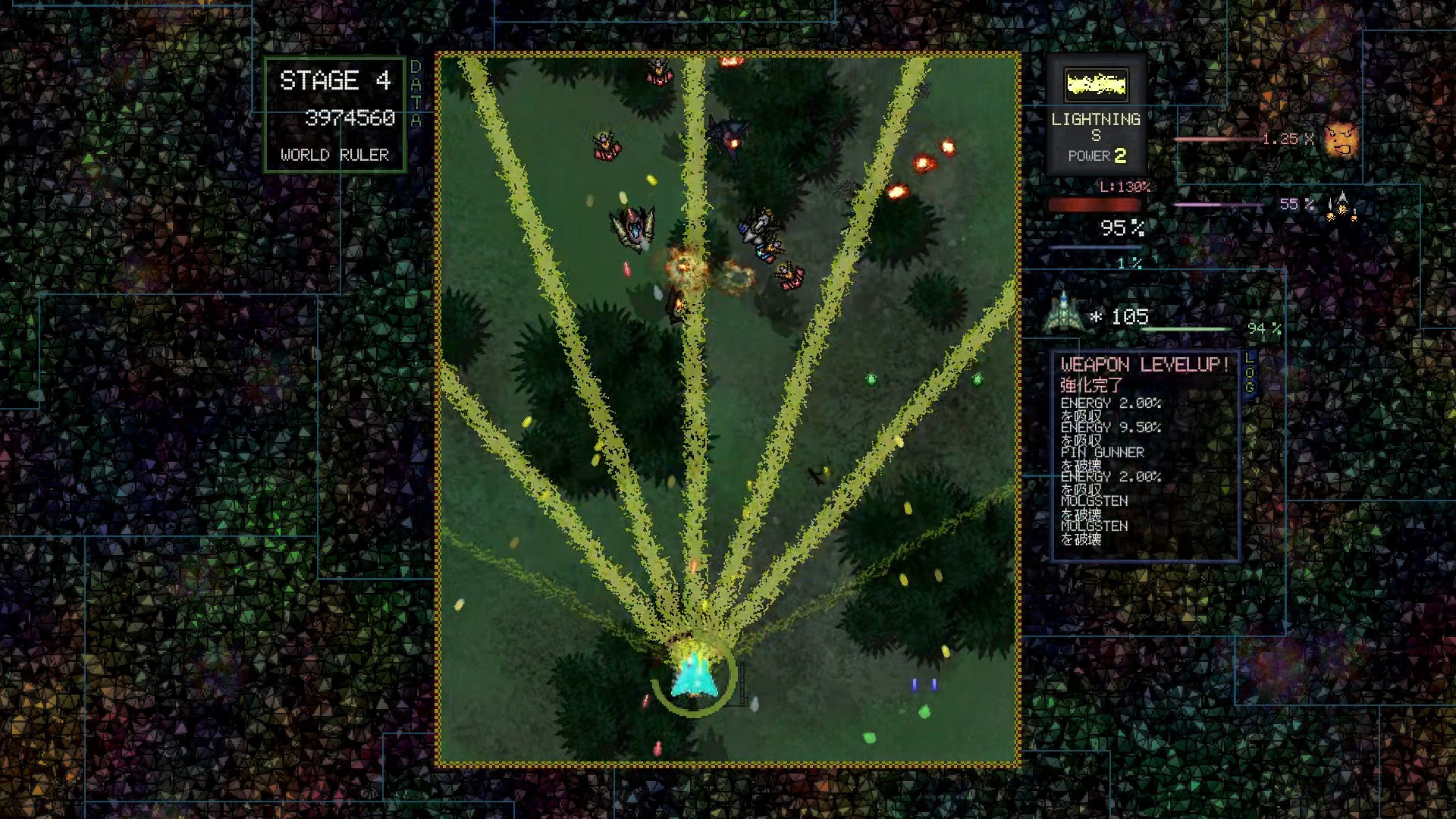The width and height of the screenshot is (1456, 819).
Task: Select the player ship lives icon
Action: click(x=1063, y=313)
